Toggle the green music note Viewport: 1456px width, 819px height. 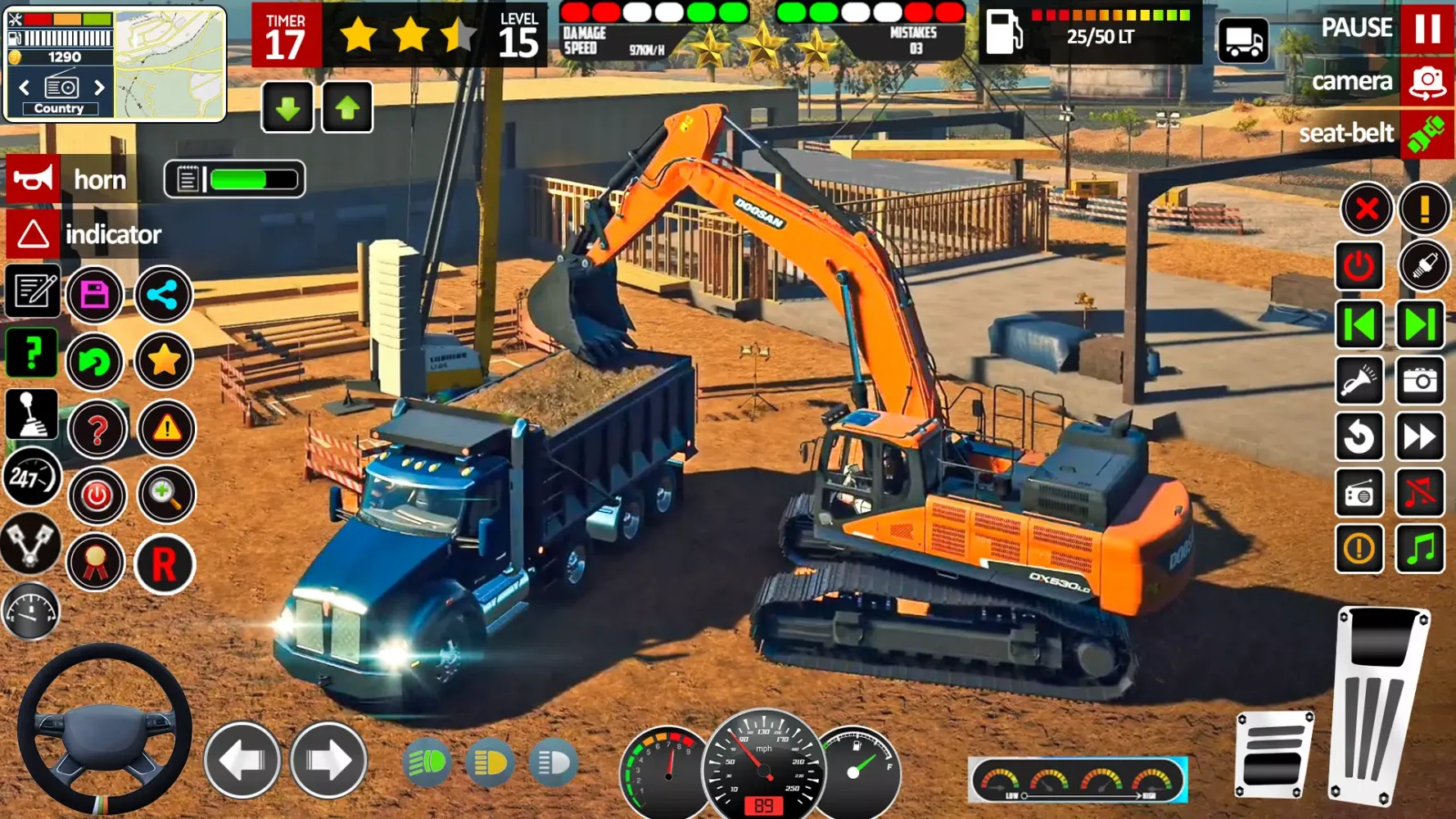1420,548
